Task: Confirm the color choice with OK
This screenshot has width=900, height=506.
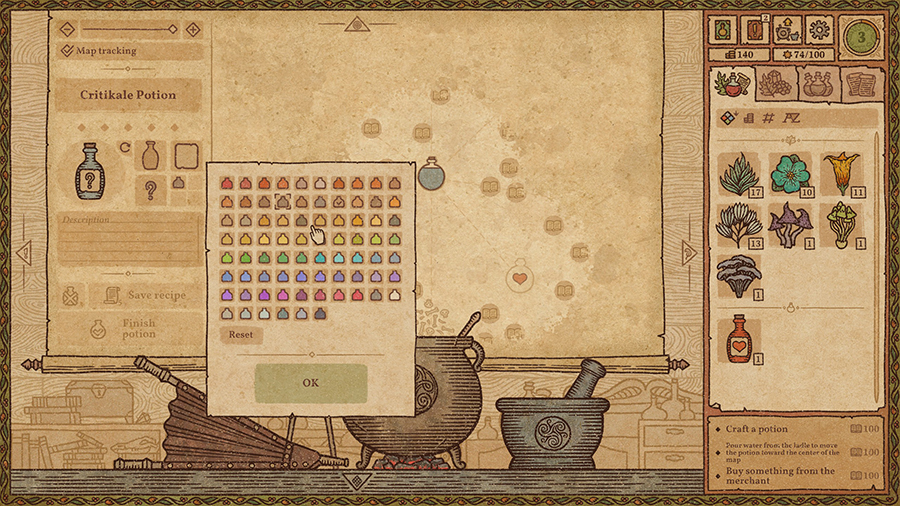Action: coord(310,383)
